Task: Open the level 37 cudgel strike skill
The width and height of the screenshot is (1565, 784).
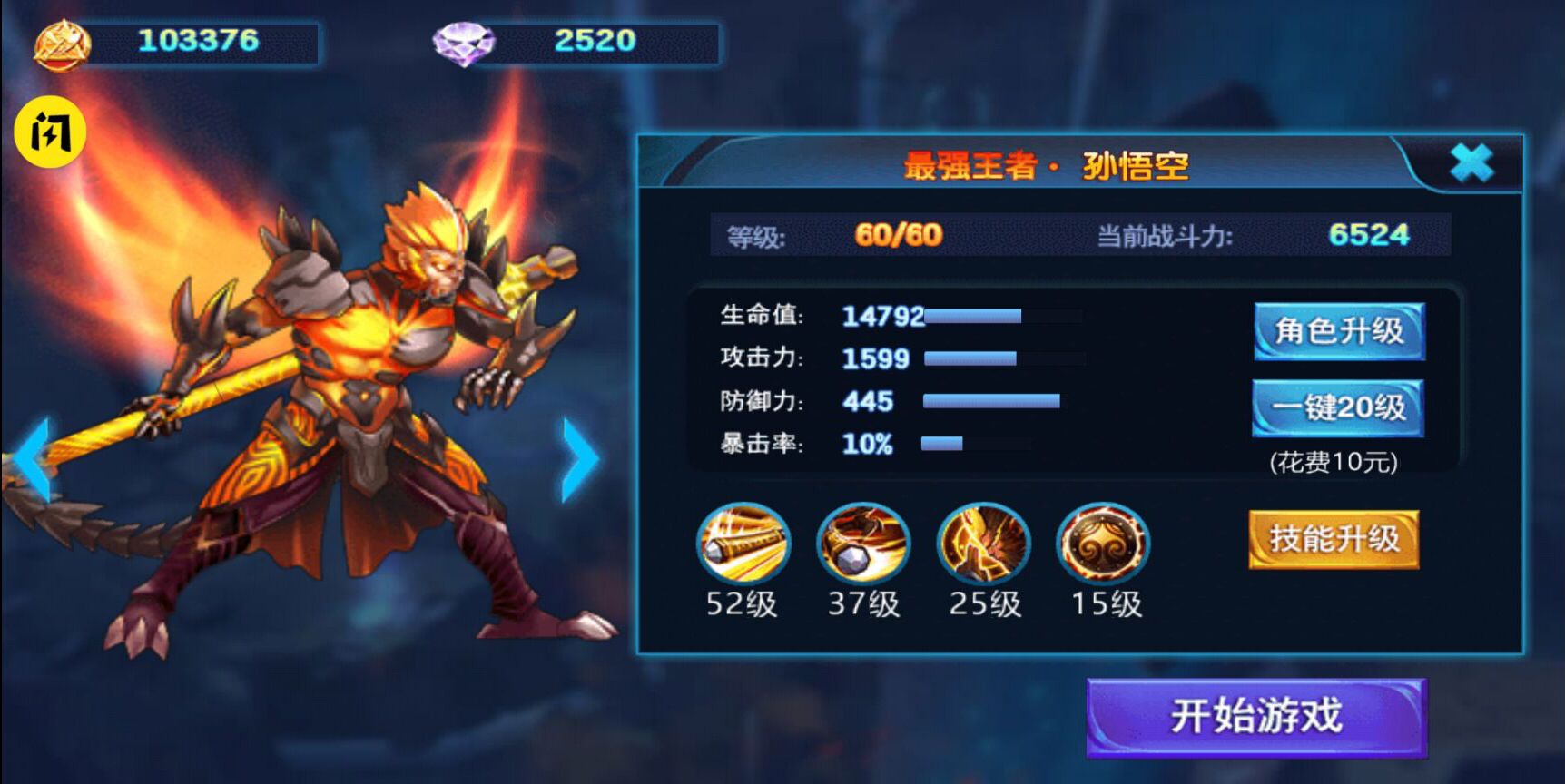Action: coord(862,543)
